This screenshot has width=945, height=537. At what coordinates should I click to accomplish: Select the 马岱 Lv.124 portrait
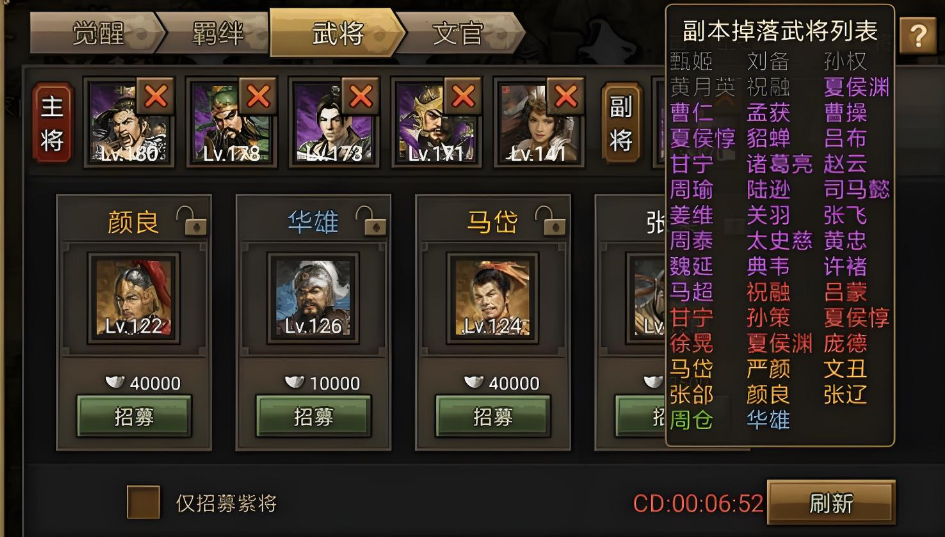click(x=493, y=297)
